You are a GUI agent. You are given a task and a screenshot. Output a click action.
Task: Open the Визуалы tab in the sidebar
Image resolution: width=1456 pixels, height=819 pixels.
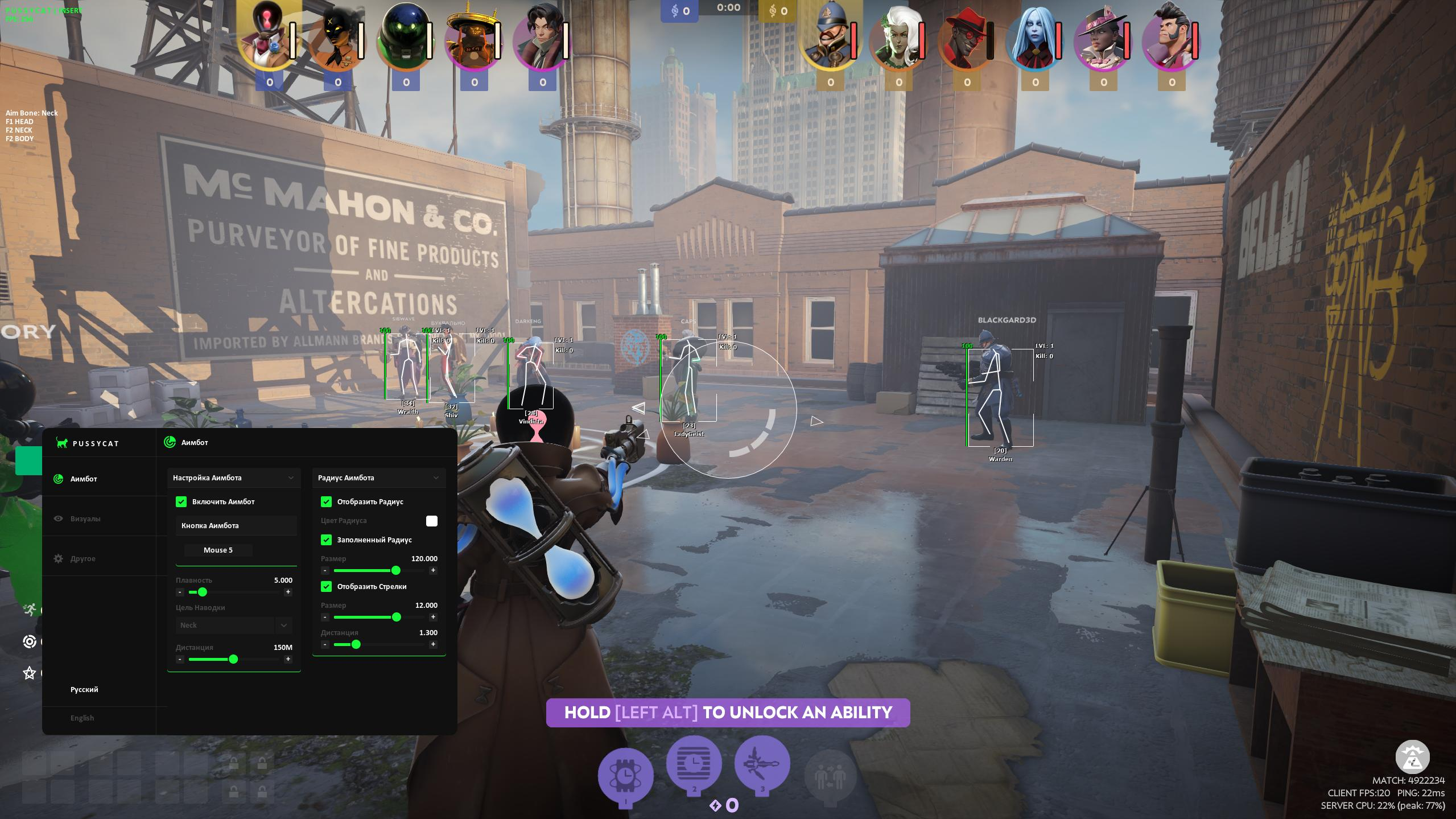85,518
